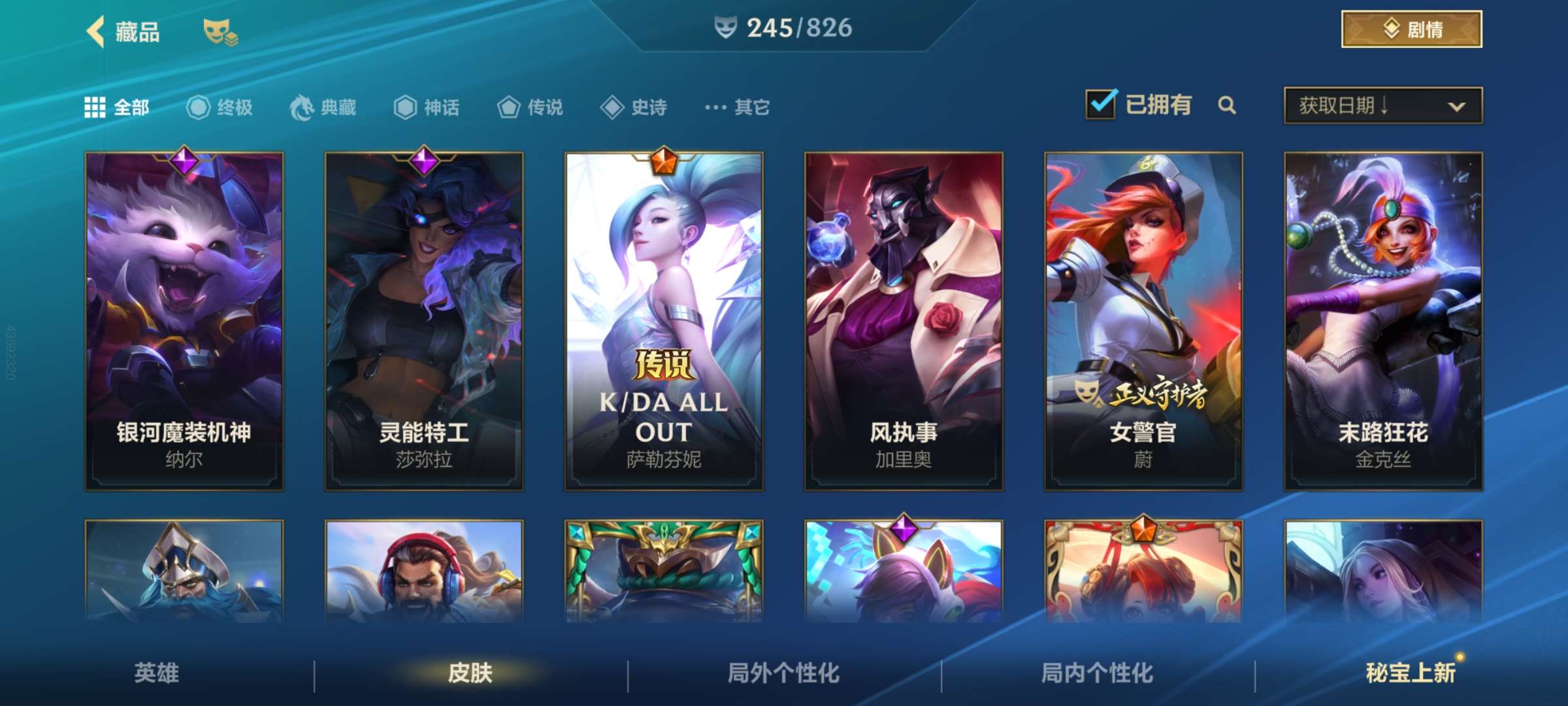Screen dimensions: 1568x706
Task: Uncheck the 已拥有 owned checkbox
Action: pyautogui.click(x=1101, y=105)
